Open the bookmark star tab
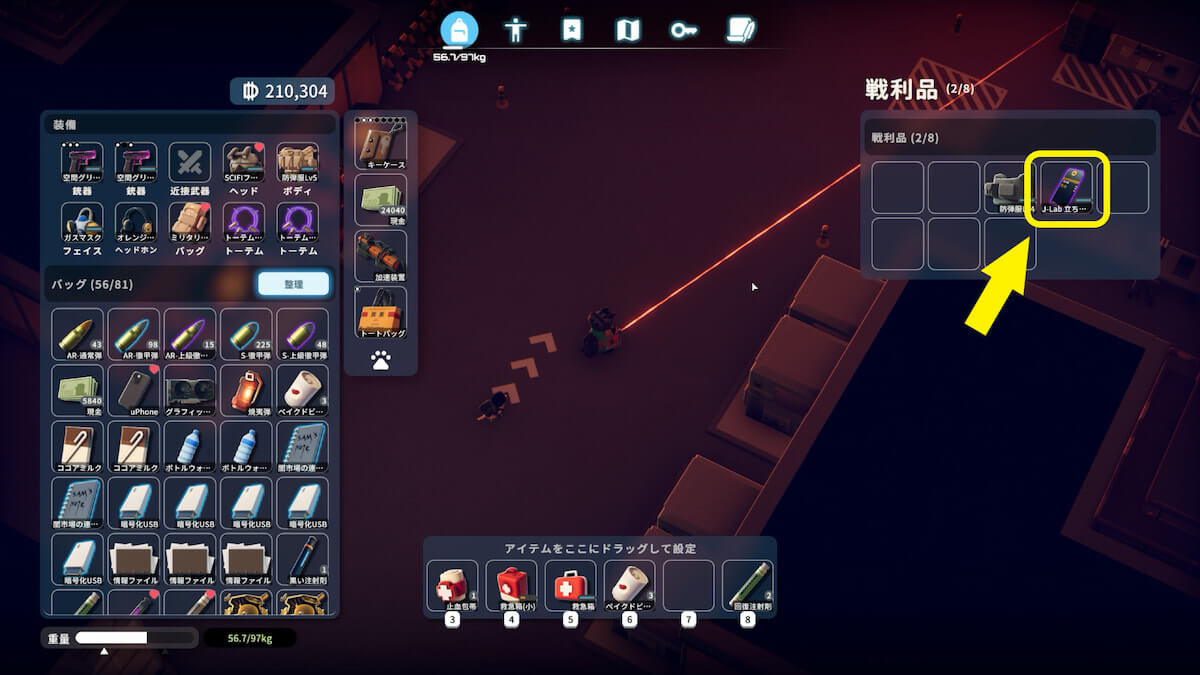The height and width of the screenshot is (675, 1200). click(571, 29)
